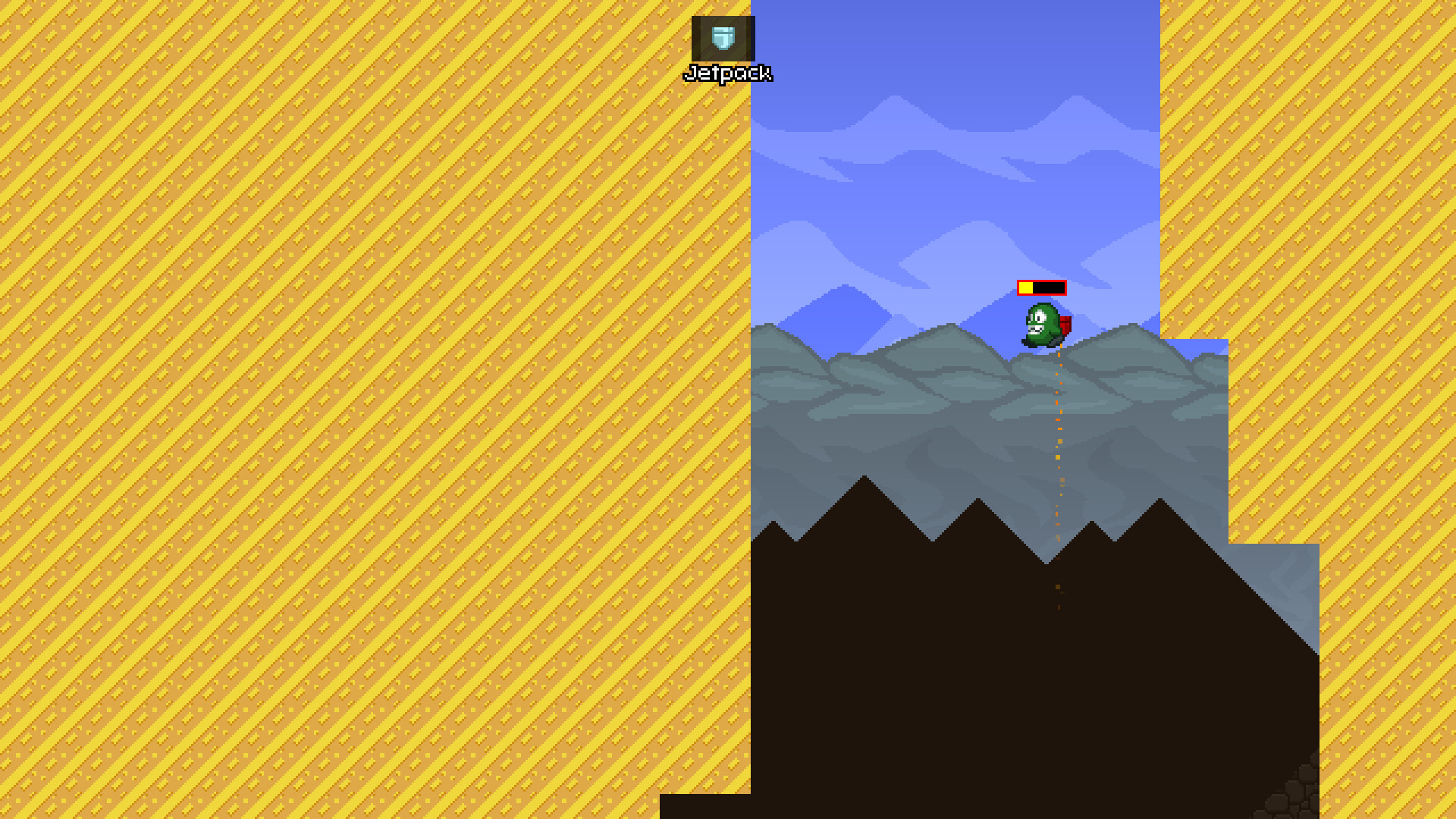1456x819 pixels.
Task: Click the Jetpack text label
Action: 728,74
